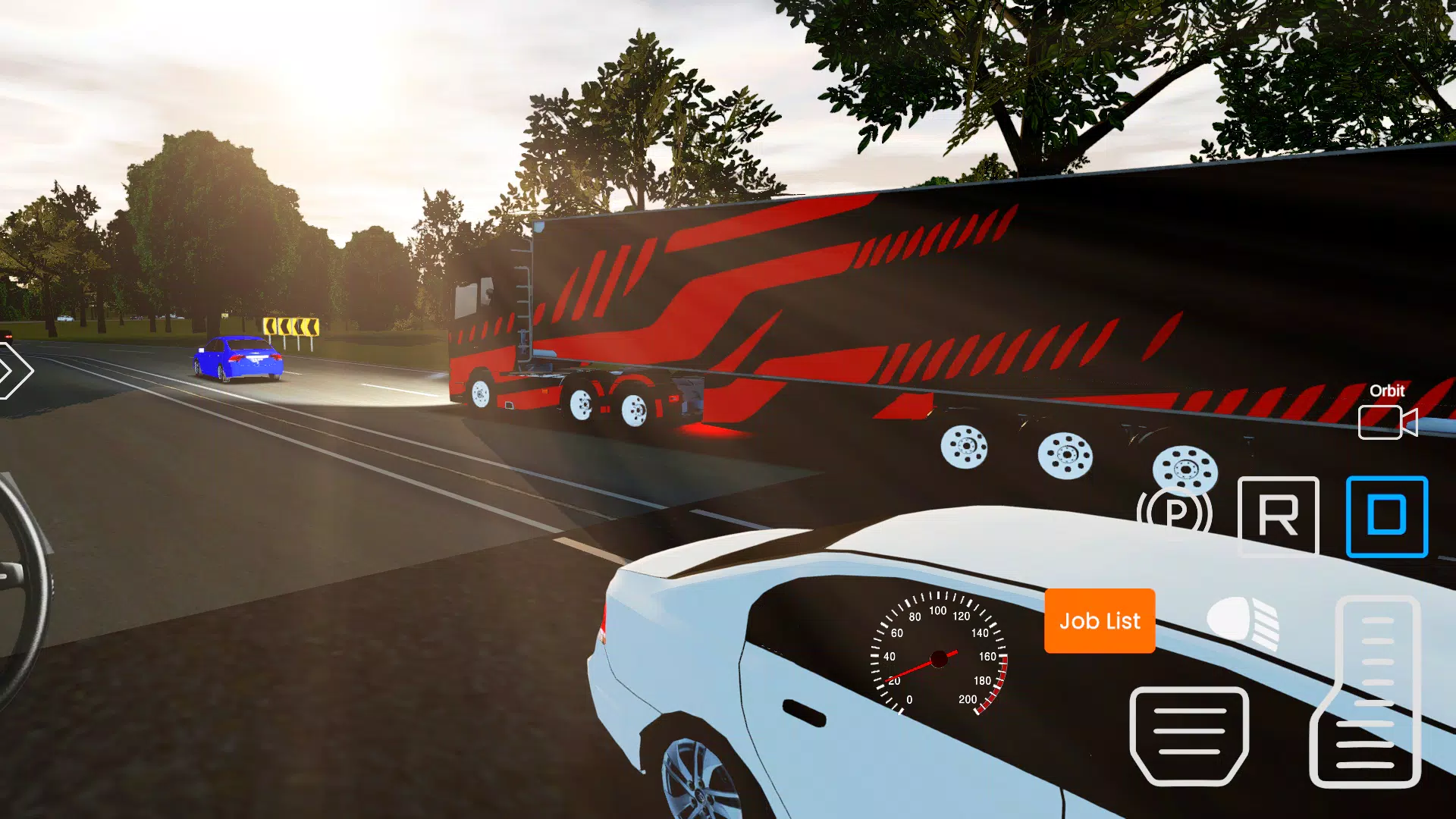The image size is (1456, 819).
Task: Click the speedometer needle gauge
Action: click(x=938, y=660)
